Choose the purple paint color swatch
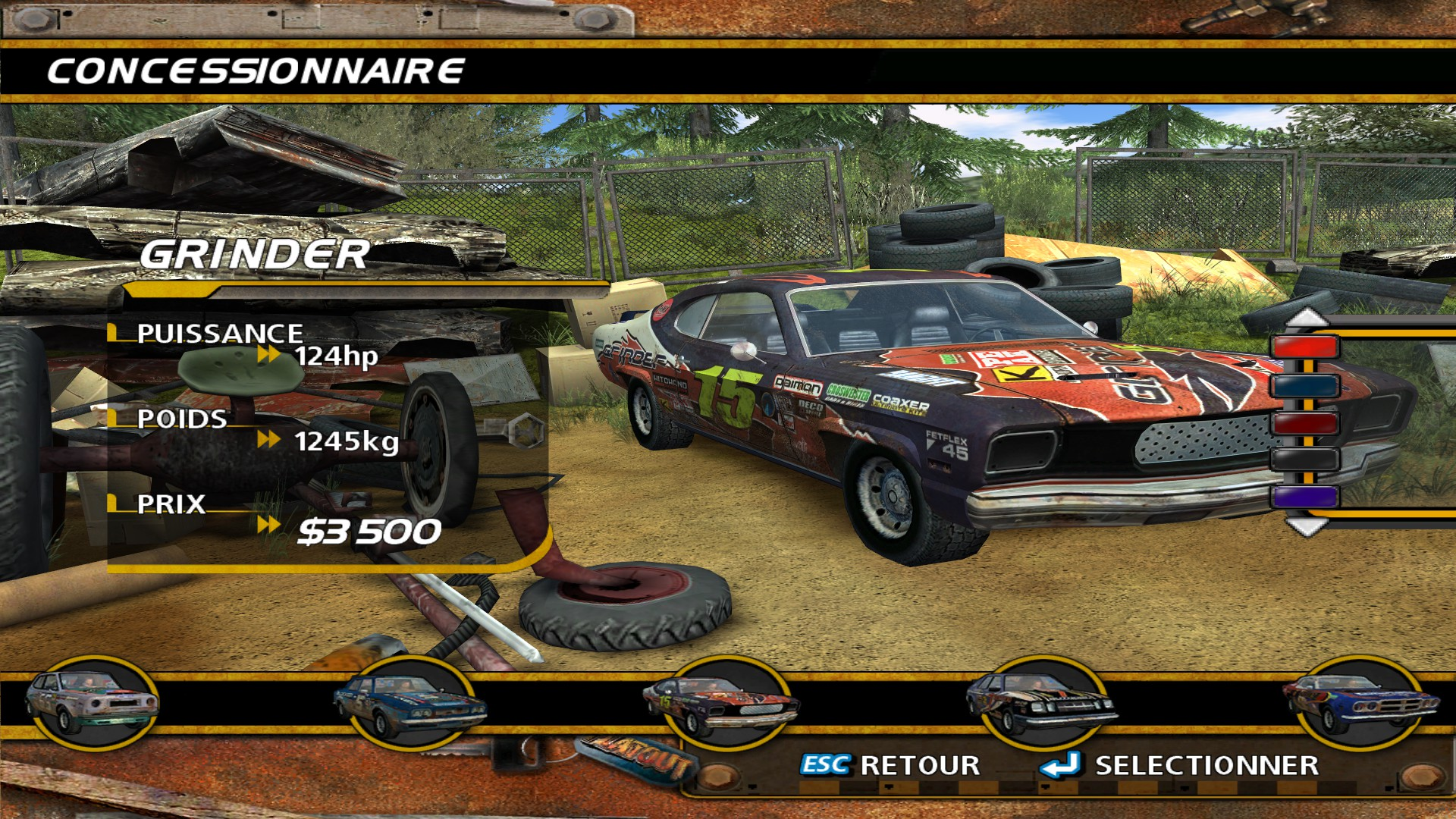Viewport: 1456px width, 819px height. coord(1306,497)
